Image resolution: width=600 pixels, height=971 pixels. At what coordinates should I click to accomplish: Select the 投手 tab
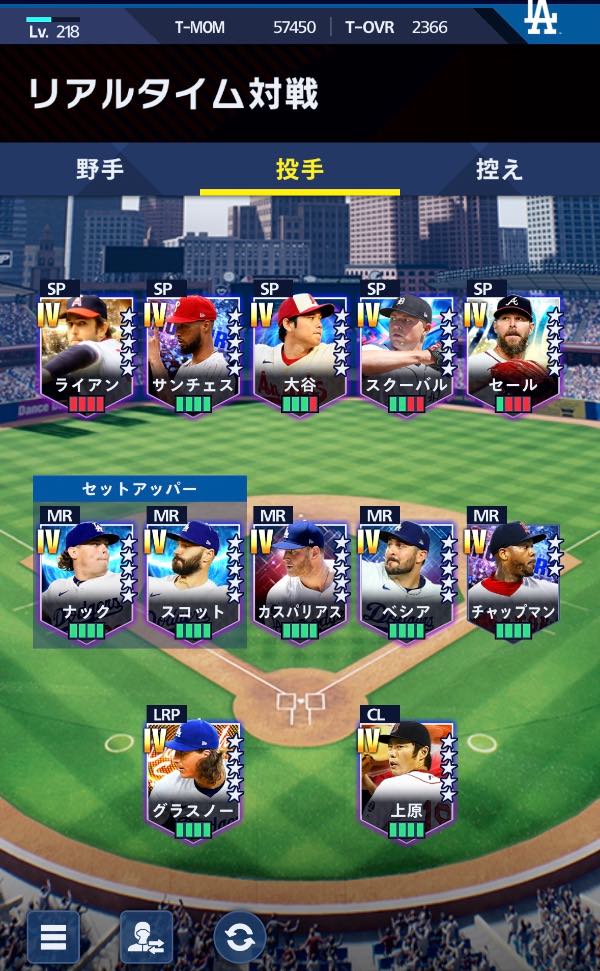coord(300,169)
